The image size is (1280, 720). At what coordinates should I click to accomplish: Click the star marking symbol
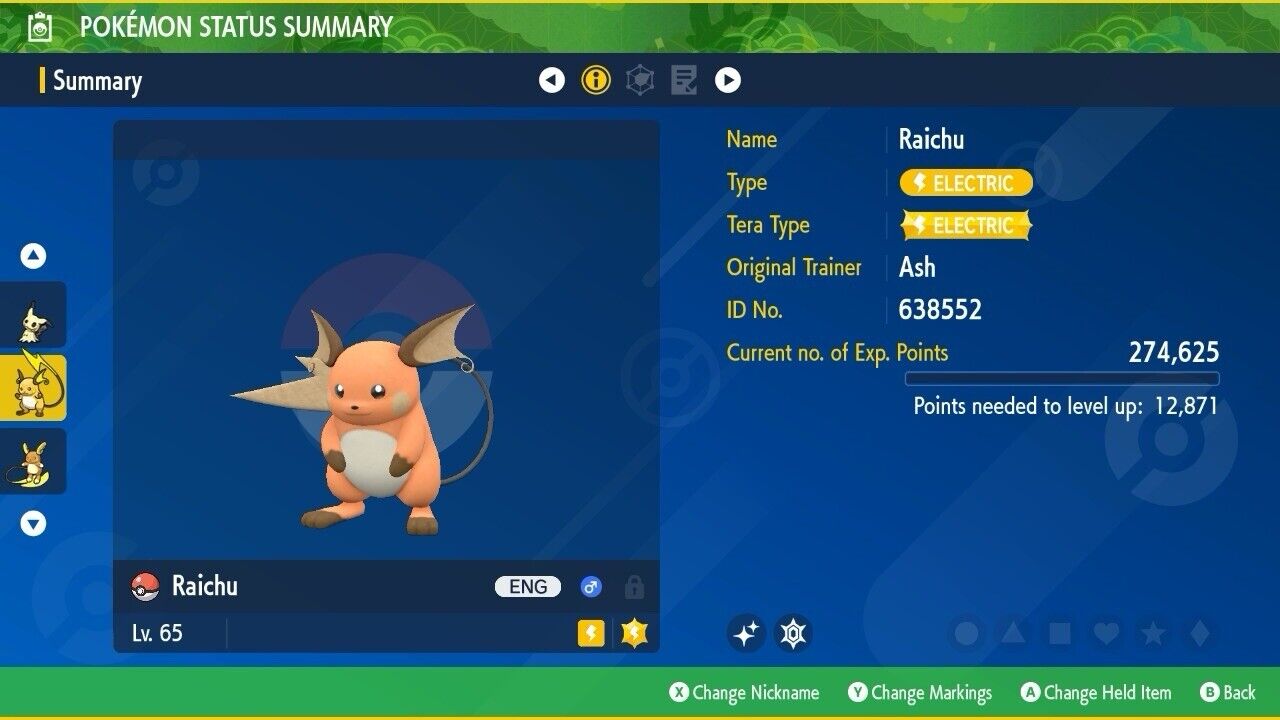pos(1152,633)
